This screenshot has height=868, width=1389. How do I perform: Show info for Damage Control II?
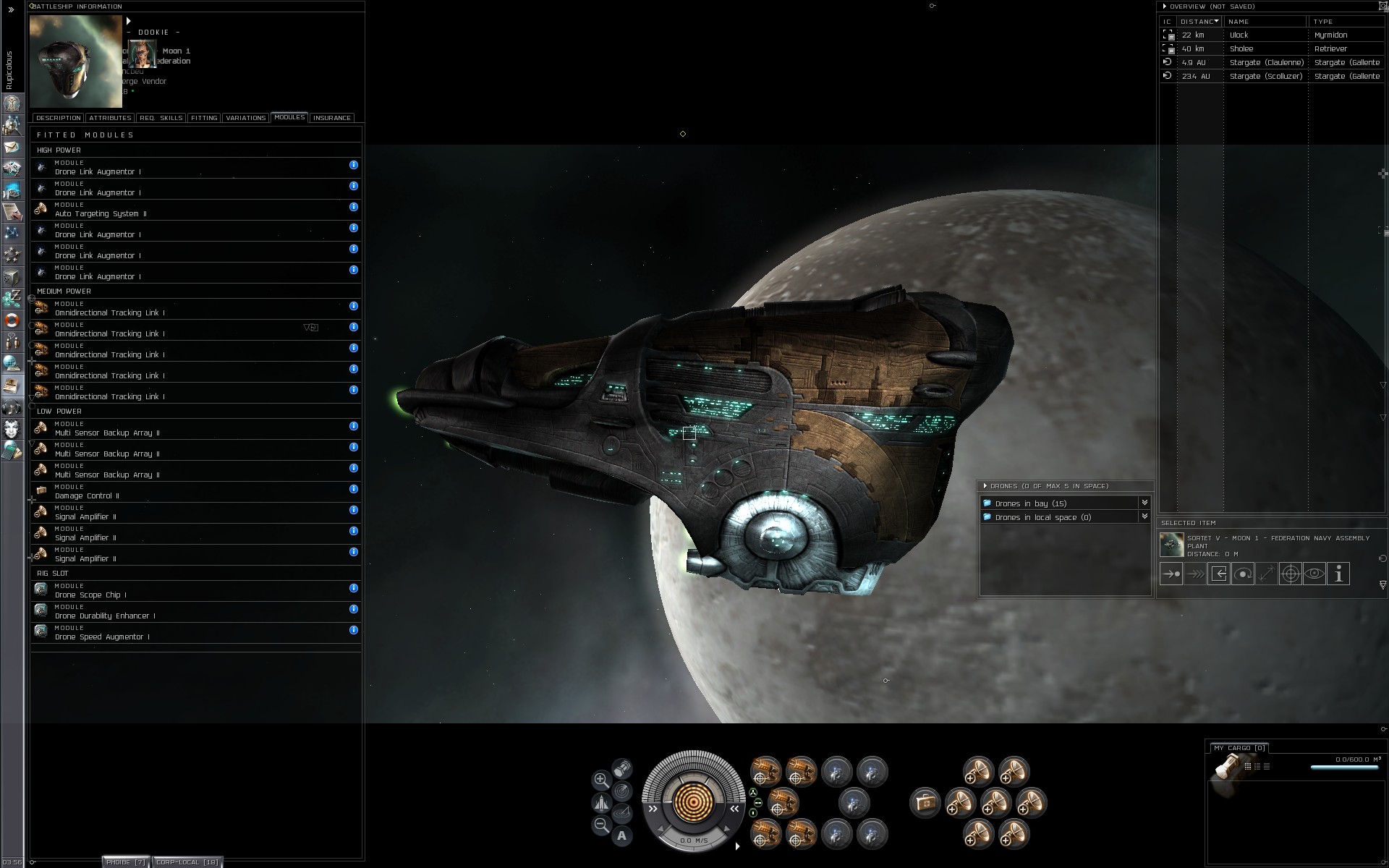coord(354,489)
